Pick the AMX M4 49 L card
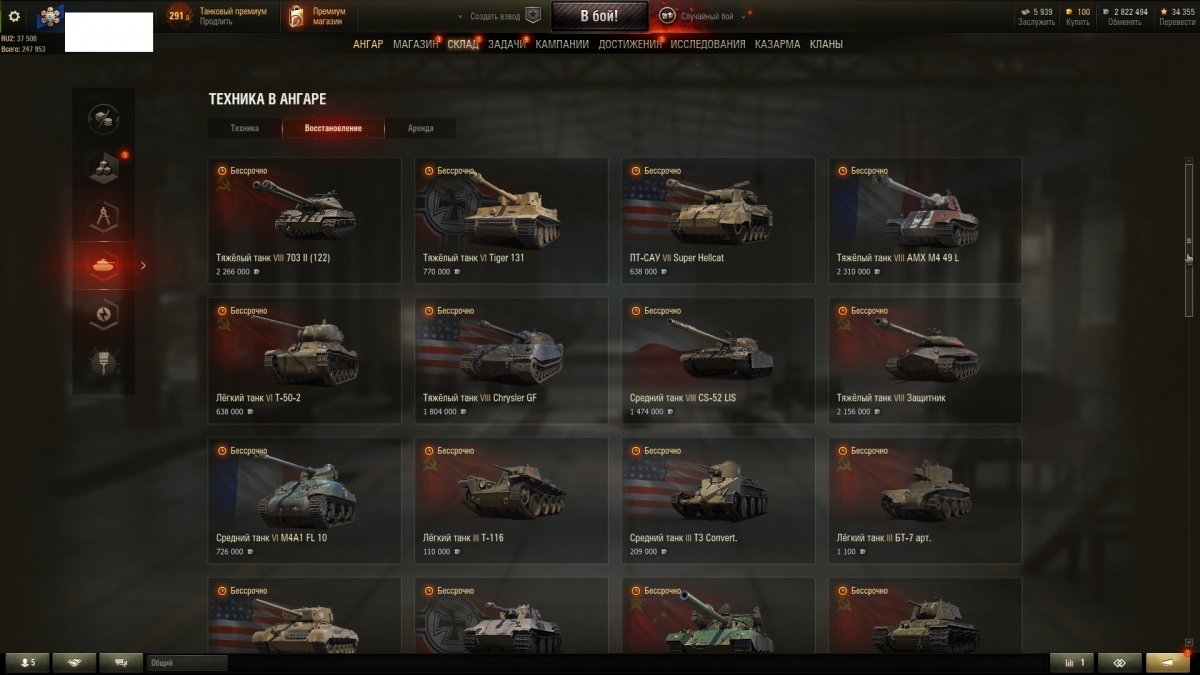Viewport: 1200px width, 675px height. (x=925, y=220)
